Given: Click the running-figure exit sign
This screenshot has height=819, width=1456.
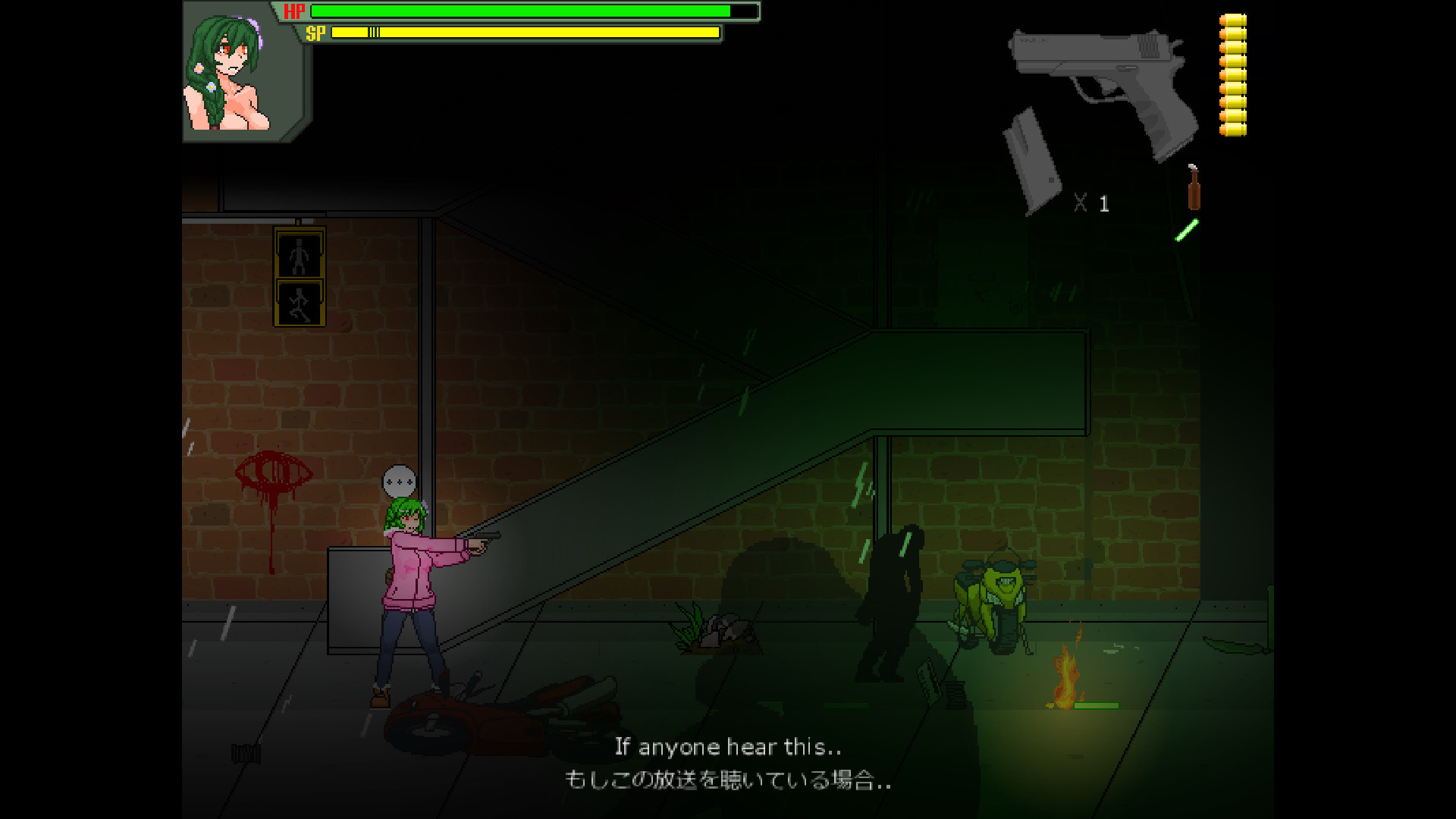Looking at the screenshot, I should pos(301,303).
